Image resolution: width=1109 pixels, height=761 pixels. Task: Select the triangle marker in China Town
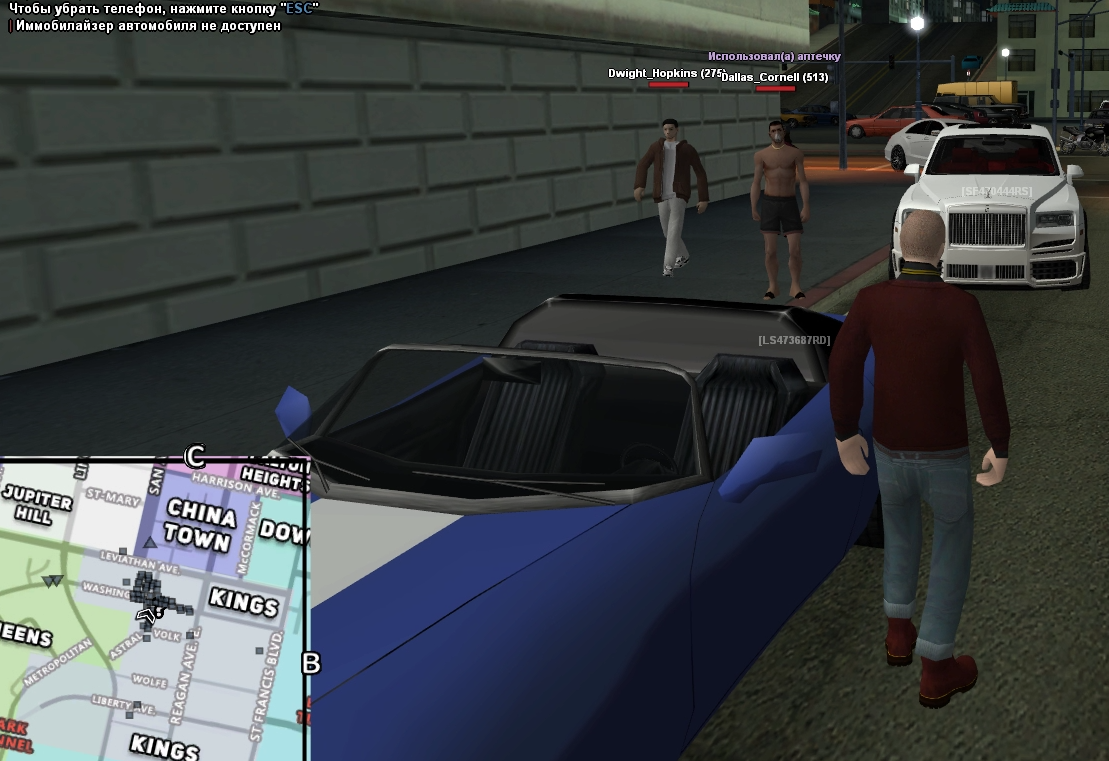coord(150,542)
